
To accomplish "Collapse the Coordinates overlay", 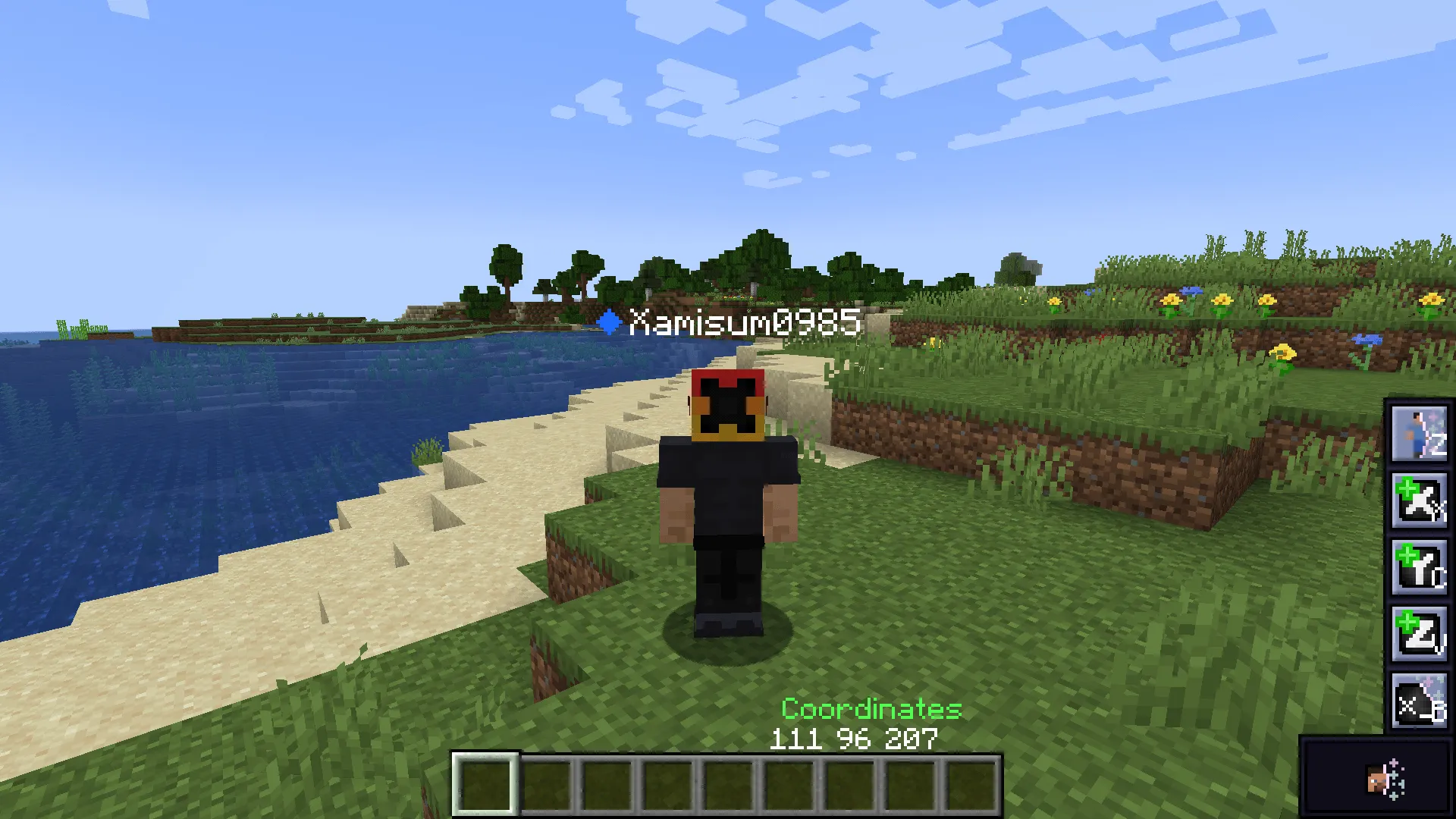I will 871,711.
